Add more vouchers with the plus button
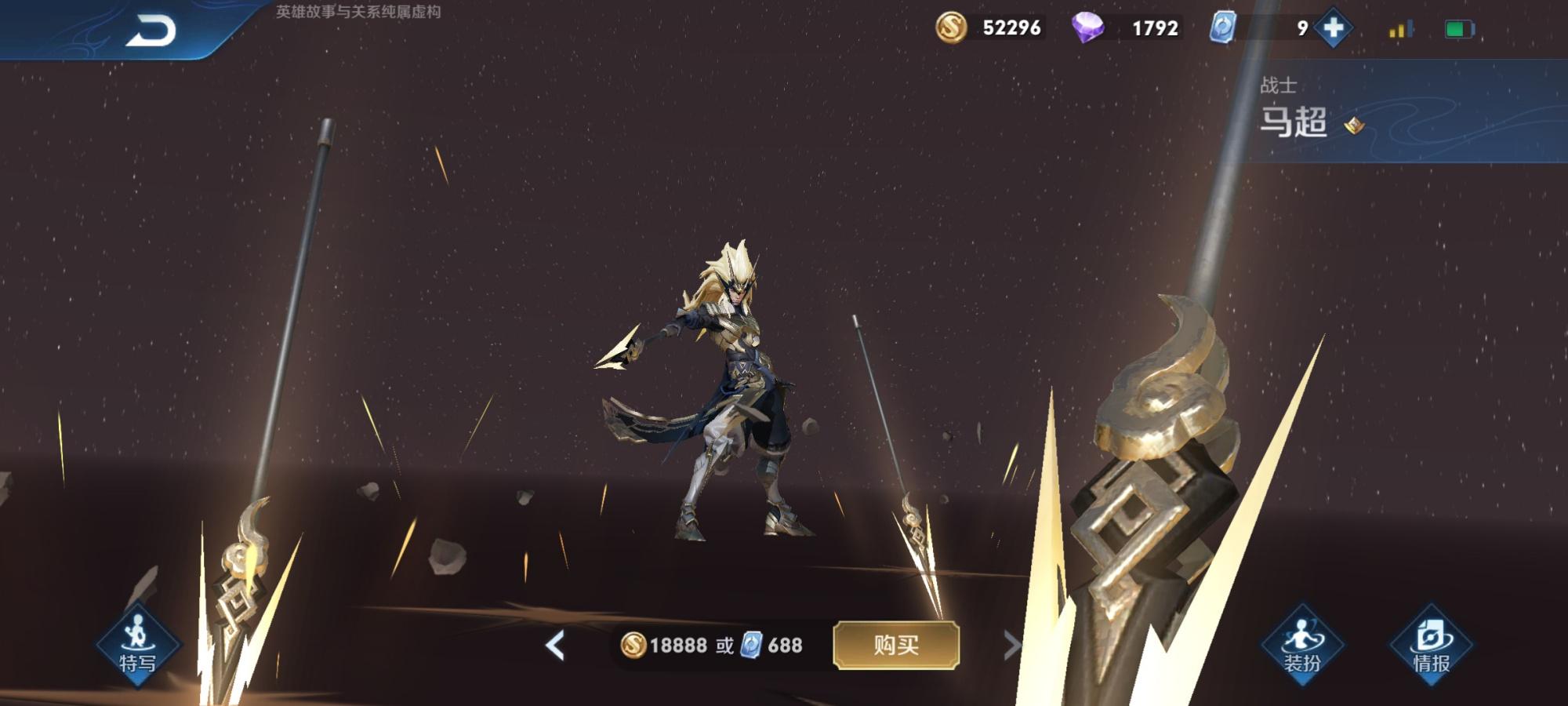1568x706 pixels. [1334, 29]
